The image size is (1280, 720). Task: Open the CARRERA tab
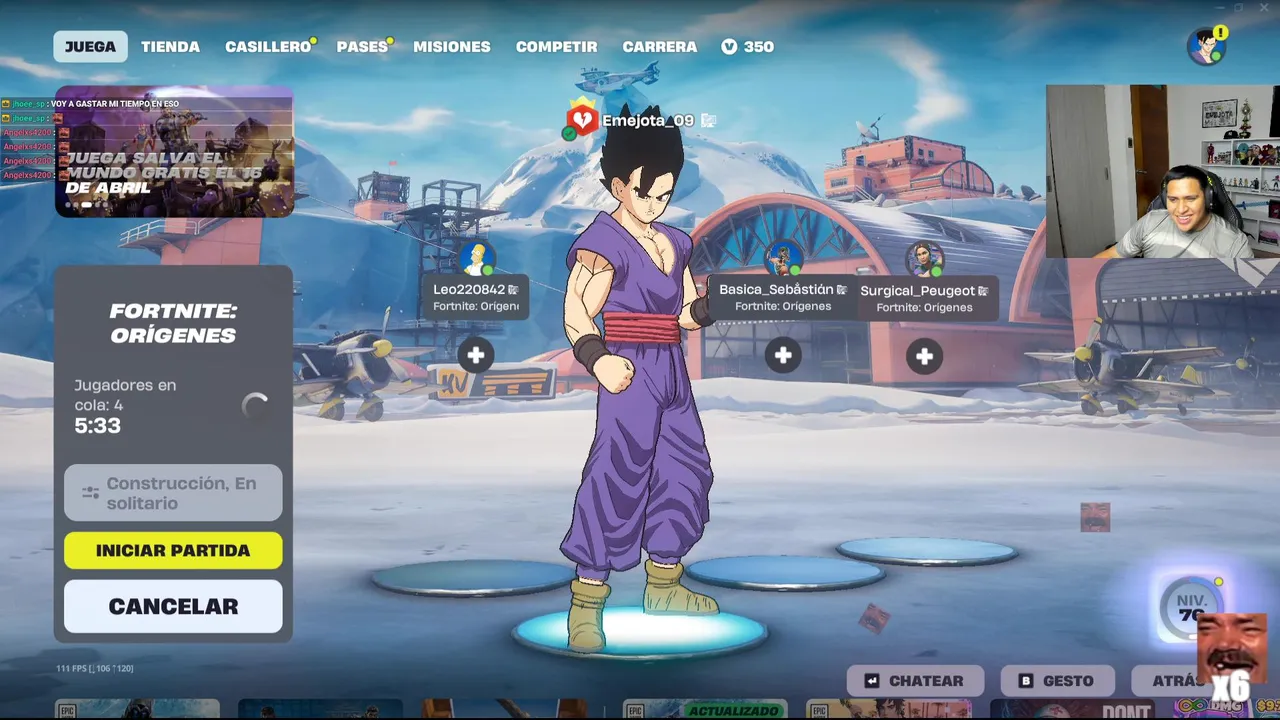(659, 47)
